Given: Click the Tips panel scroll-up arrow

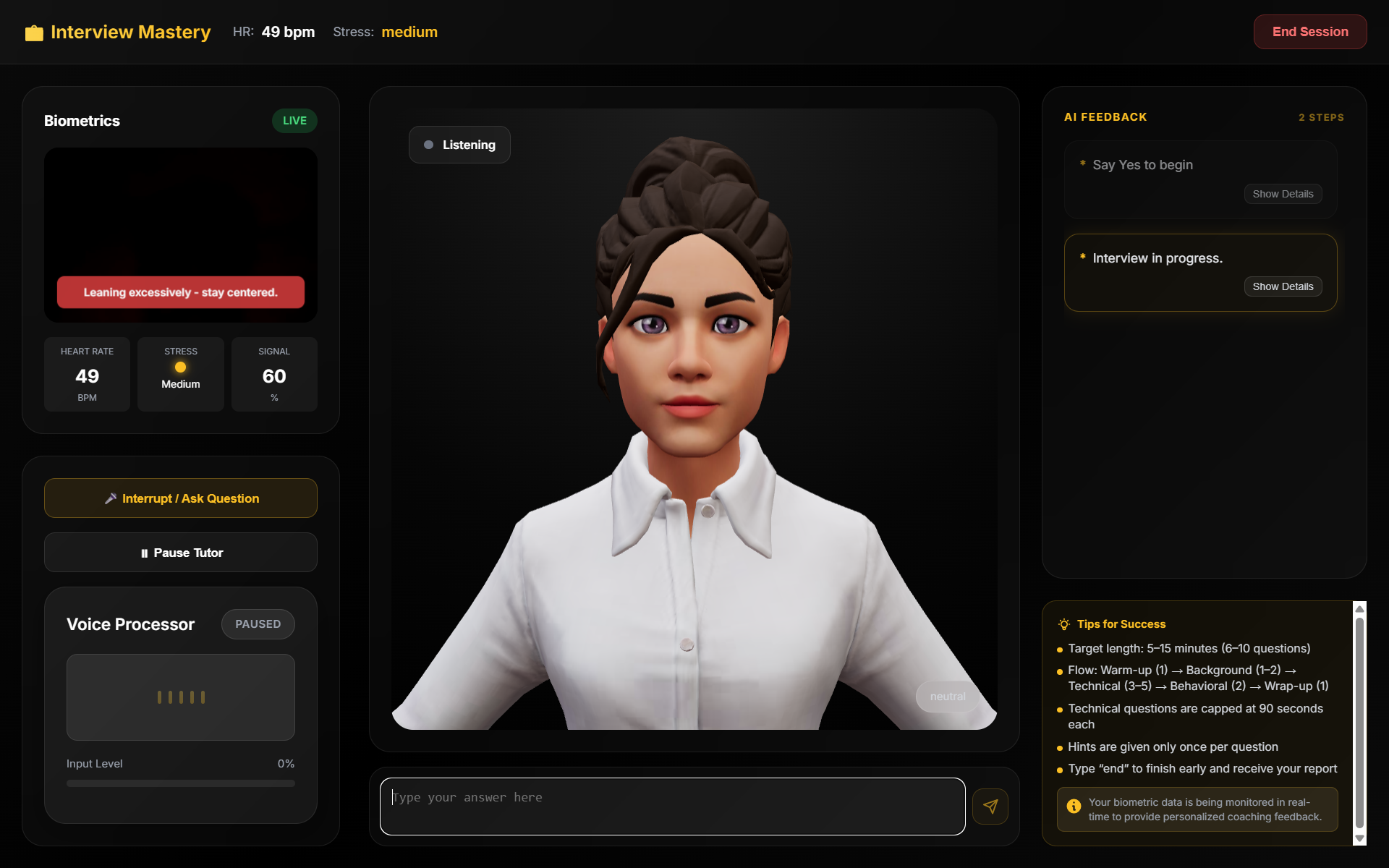Looking at the screenshot, I should coord(1359,609).
